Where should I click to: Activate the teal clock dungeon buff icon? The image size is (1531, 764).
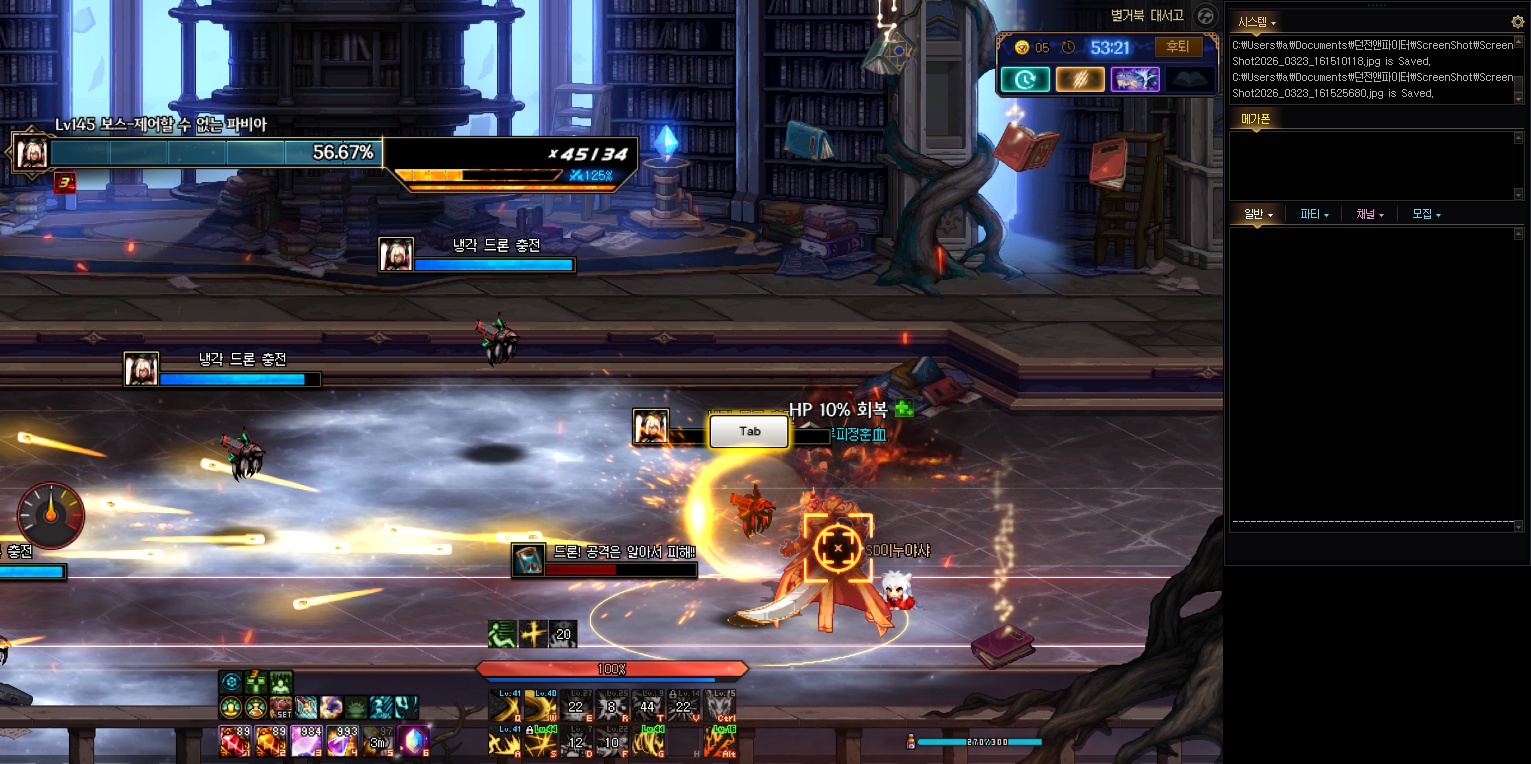pos(1025,80)
